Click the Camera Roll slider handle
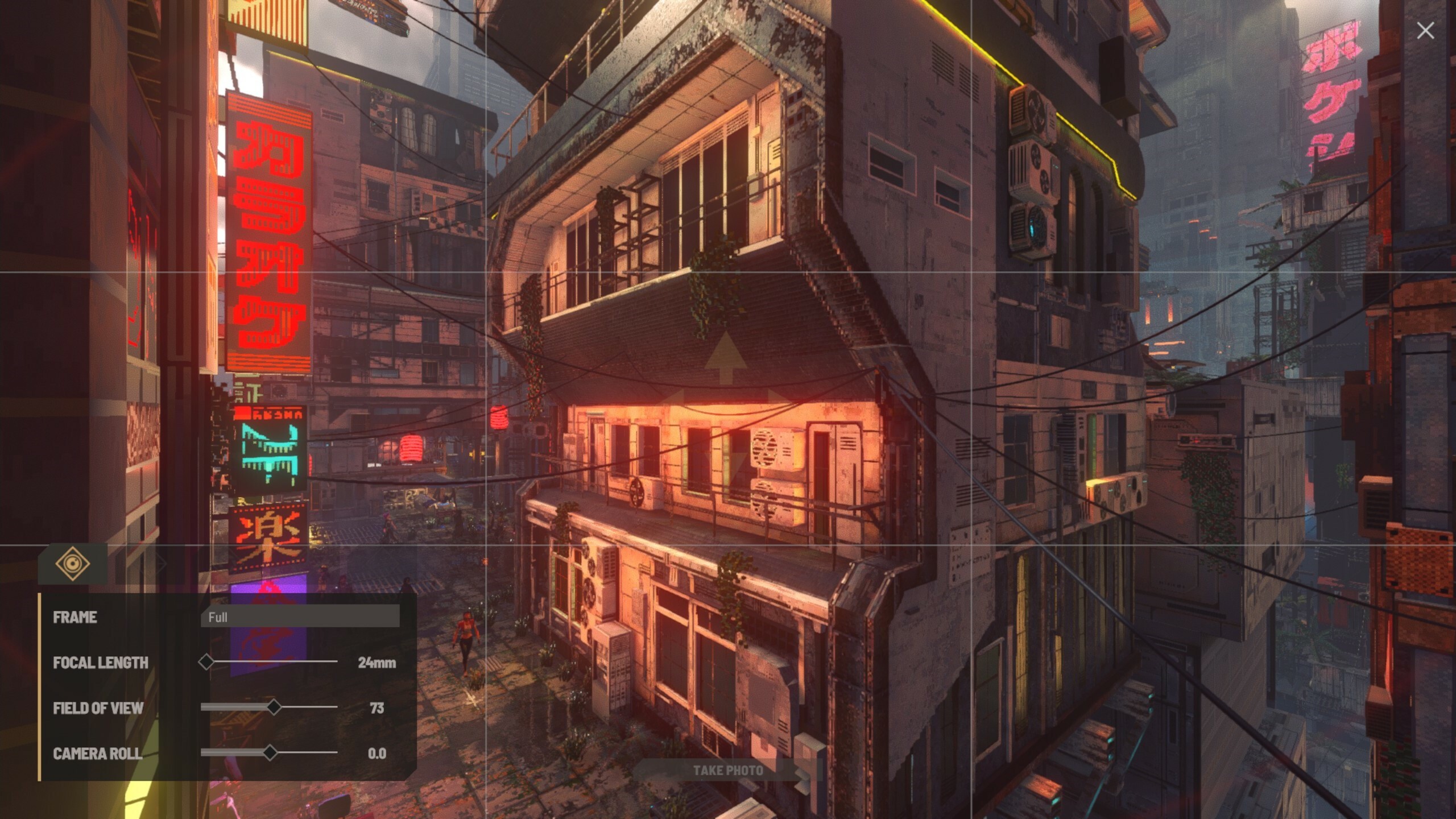Screen dimensions: 1456x819 (270, 752)
